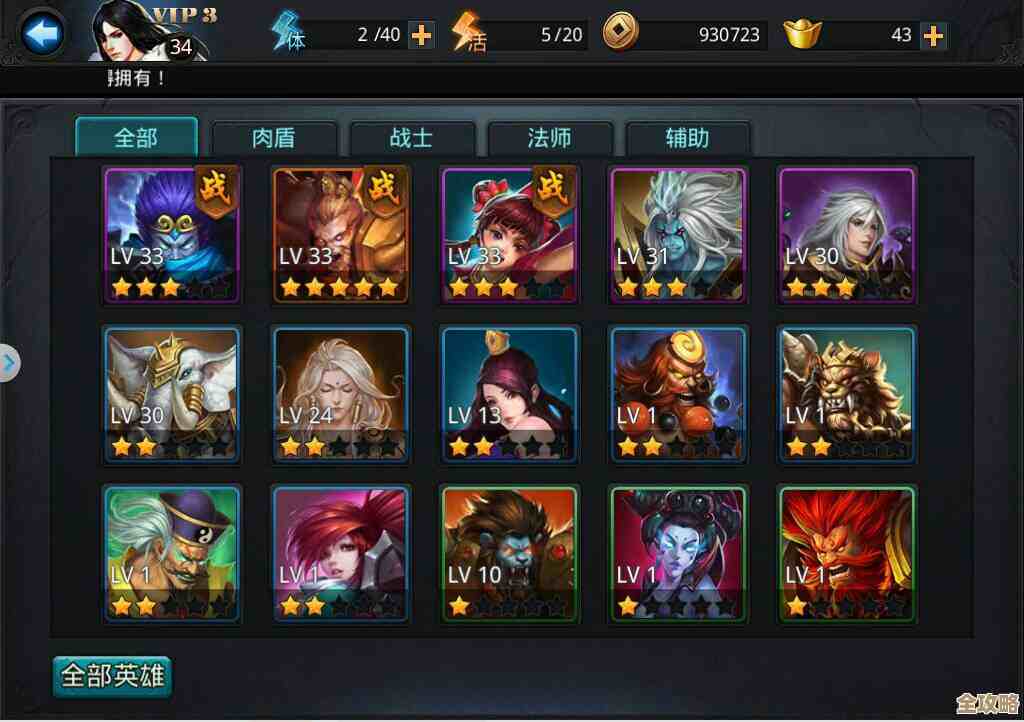The width and height of the screenshot is (1024, 722).
Task: Select the 辅助 support tab
Action: (687, 138)
